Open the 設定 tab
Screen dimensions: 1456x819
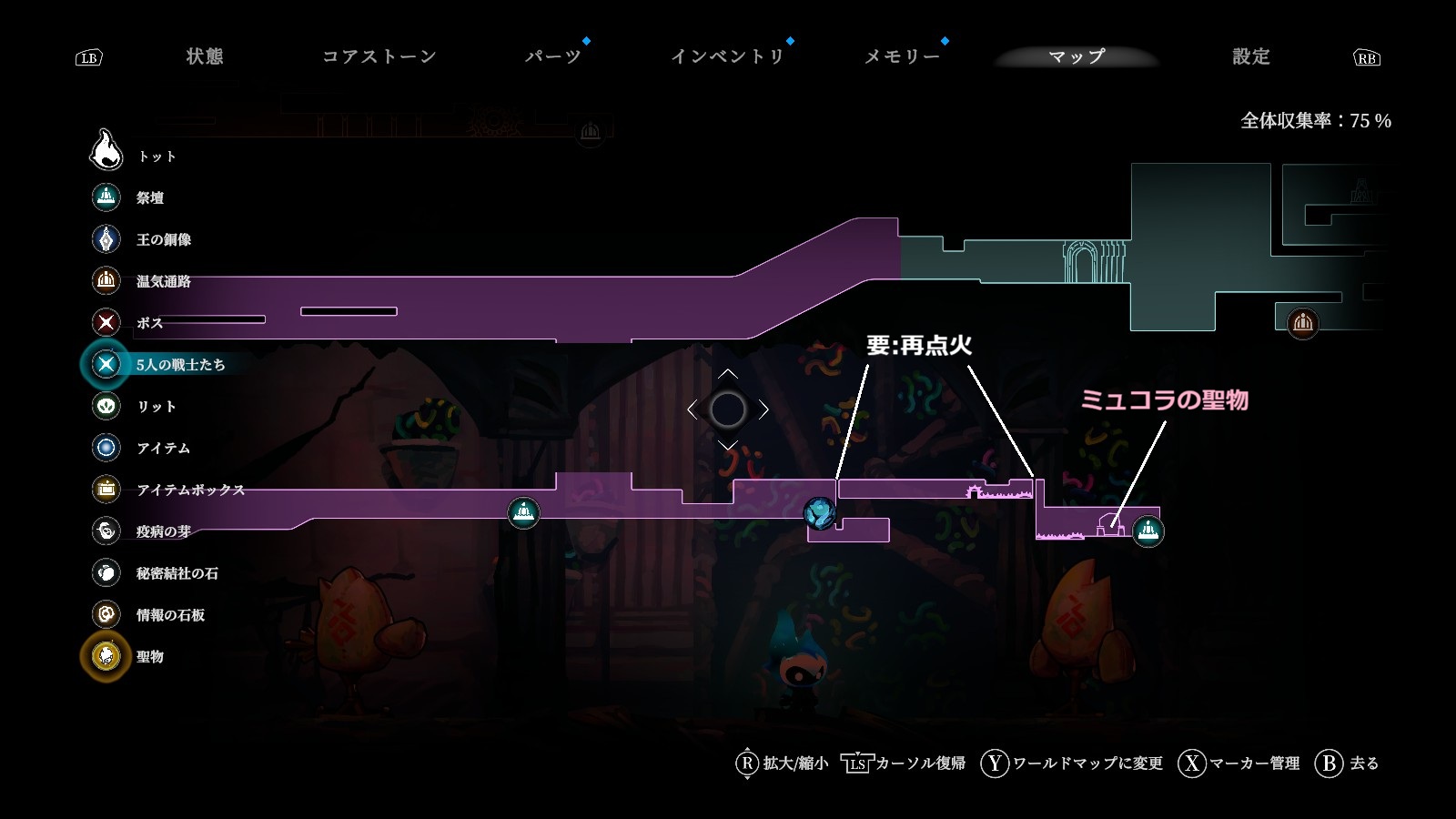(1250, 56)
